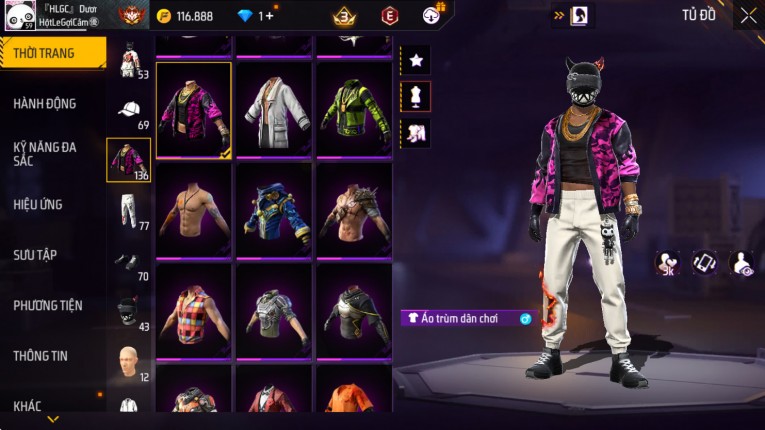Show favorites with the star filter
Image resolution: width=765 pixels, height=430 pixels.
pyautogui.click(x=416, y=60)
